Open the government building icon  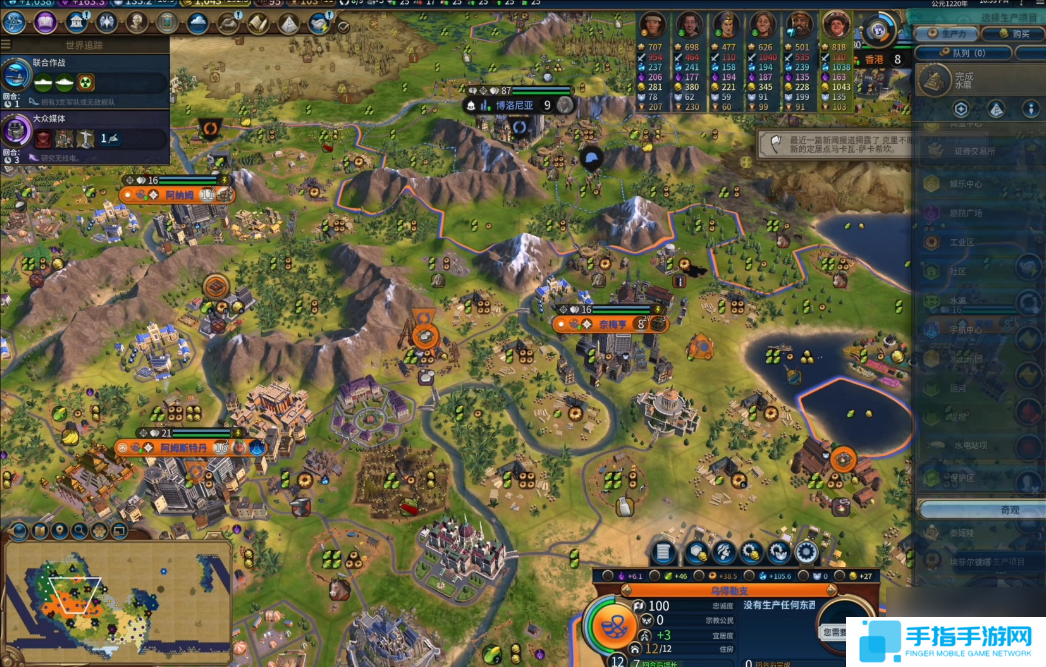pos(77,22)
